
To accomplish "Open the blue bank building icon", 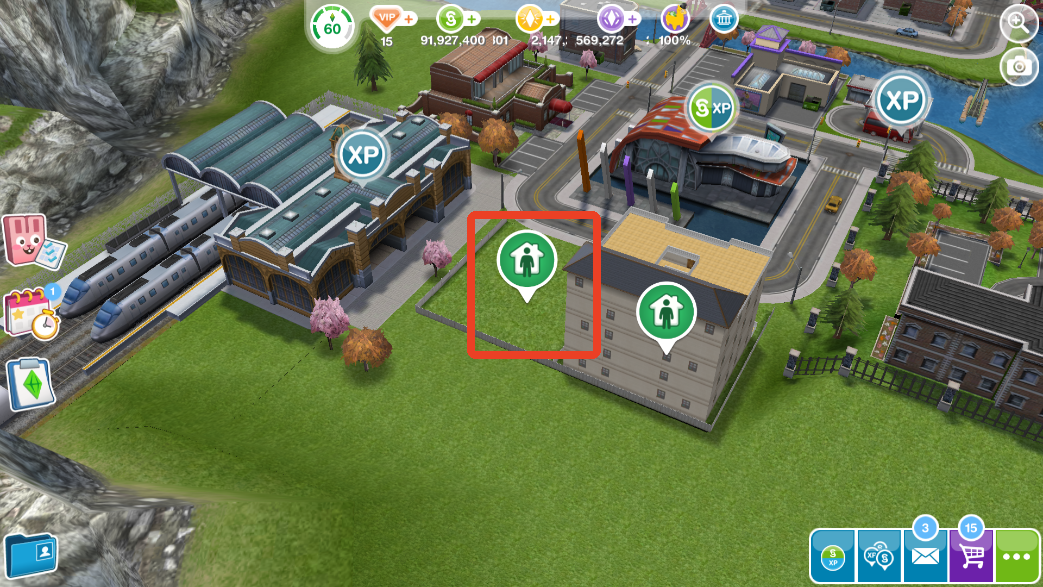I will coord(724,18).
